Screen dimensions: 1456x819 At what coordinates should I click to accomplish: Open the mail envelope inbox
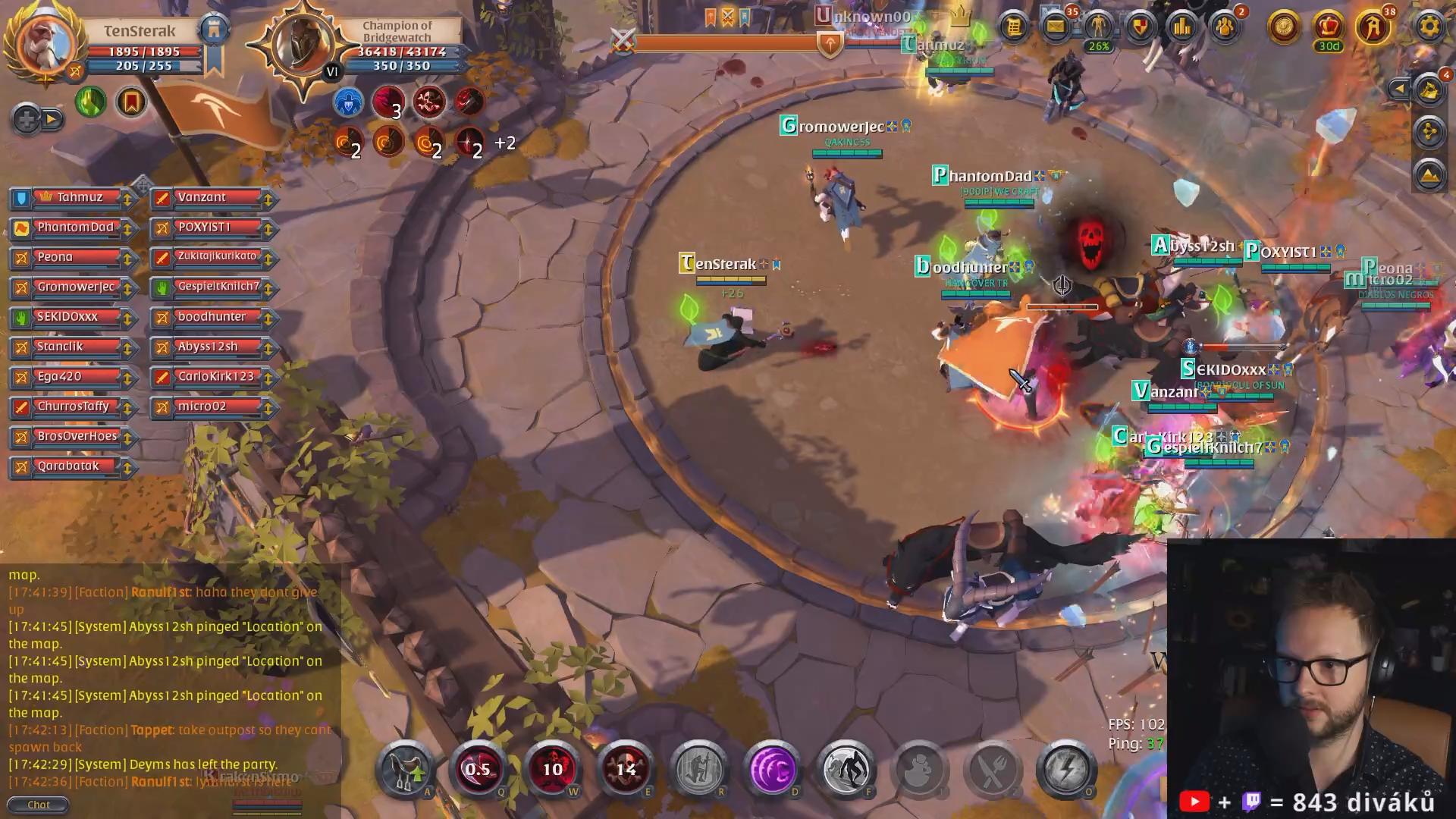coord(1055,27)
